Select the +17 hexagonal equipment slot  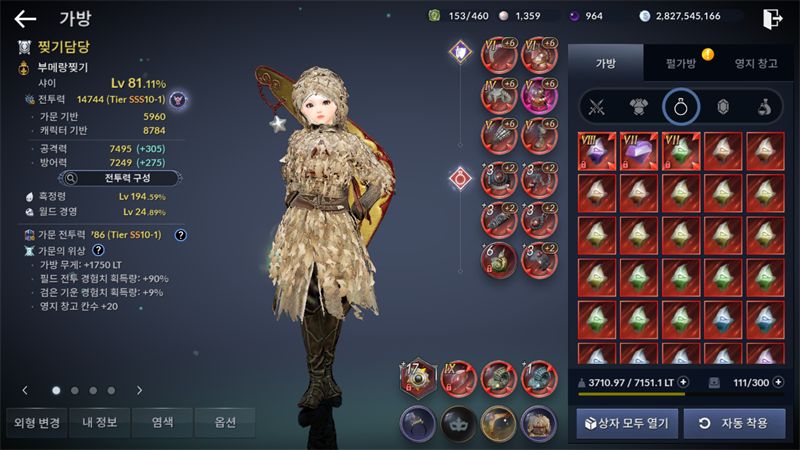tap(420, 380)
